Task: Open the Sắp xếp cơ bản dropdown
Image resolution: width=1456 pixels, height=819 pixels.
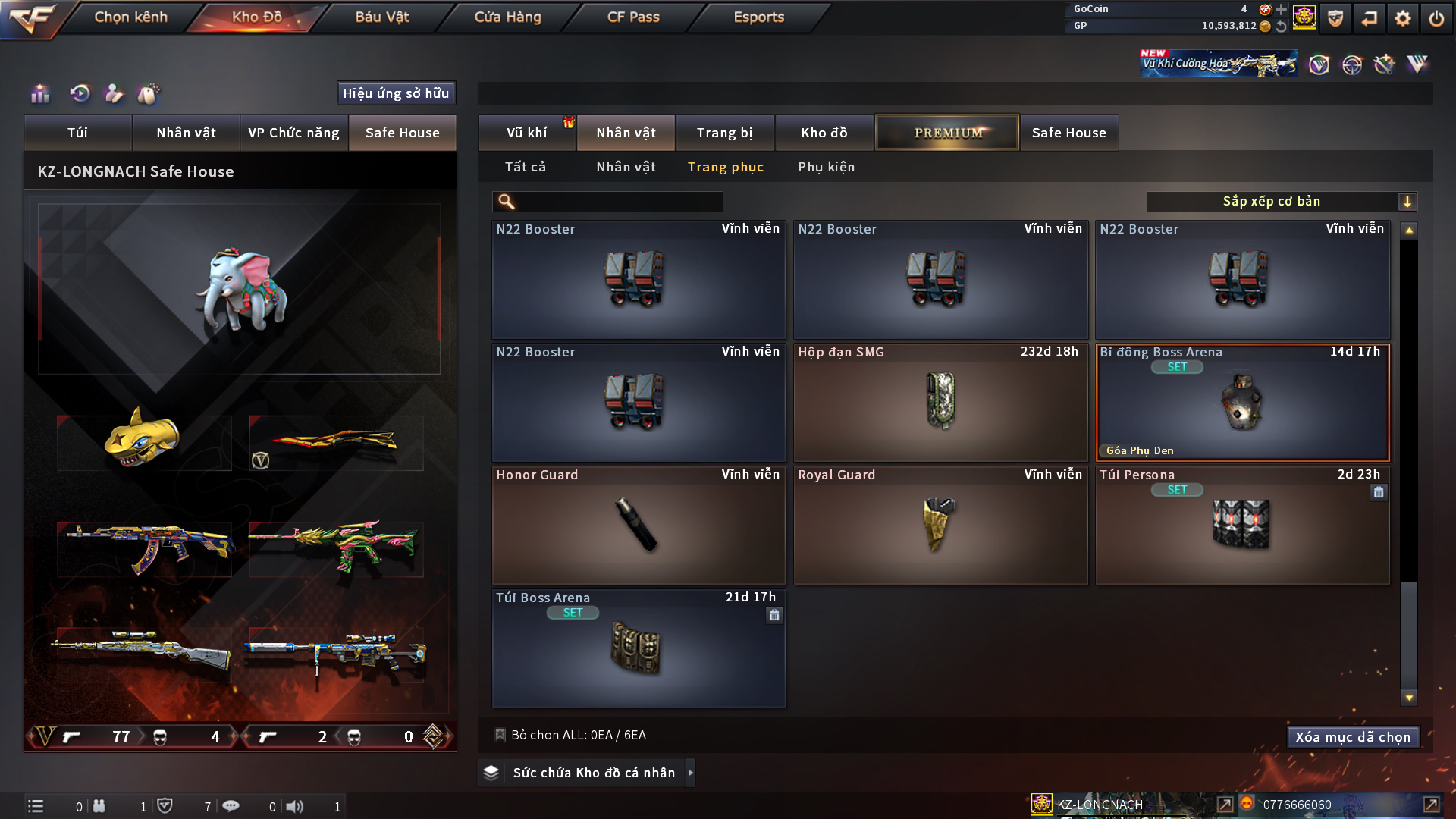Action: point(1281,202)
